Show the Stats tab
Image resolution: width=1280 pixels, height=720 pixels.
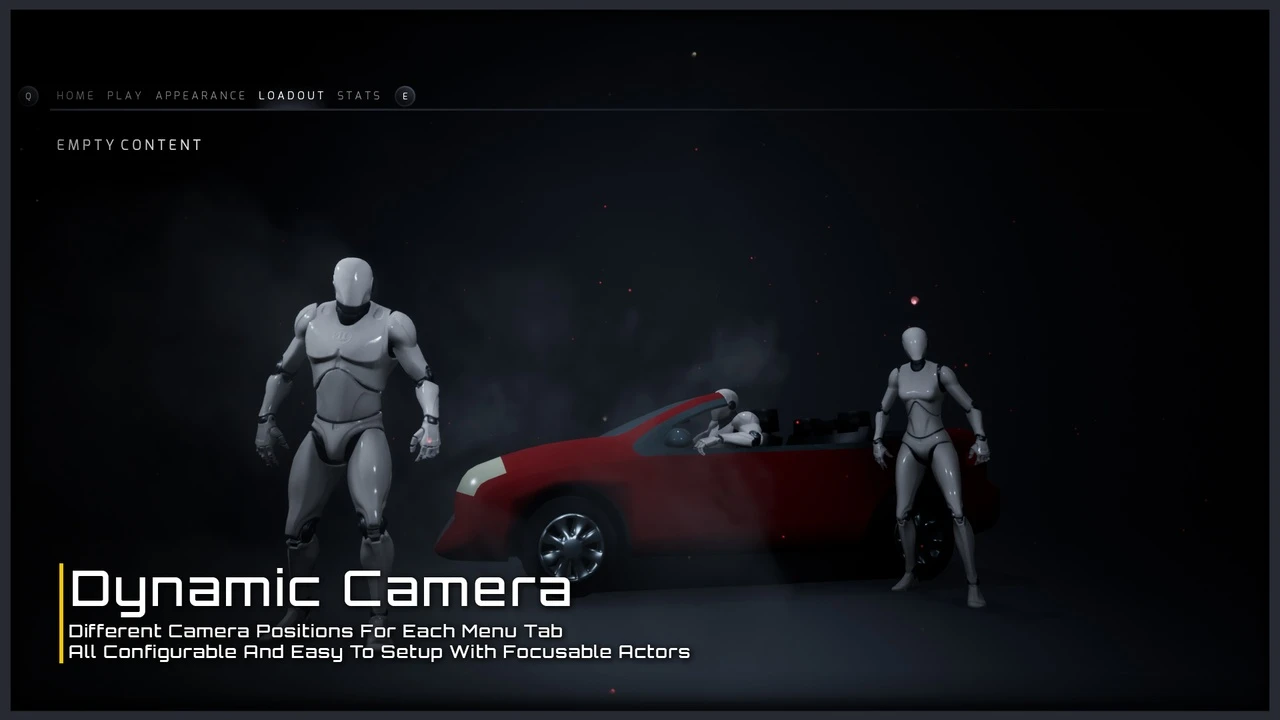[x=359, y=96]
